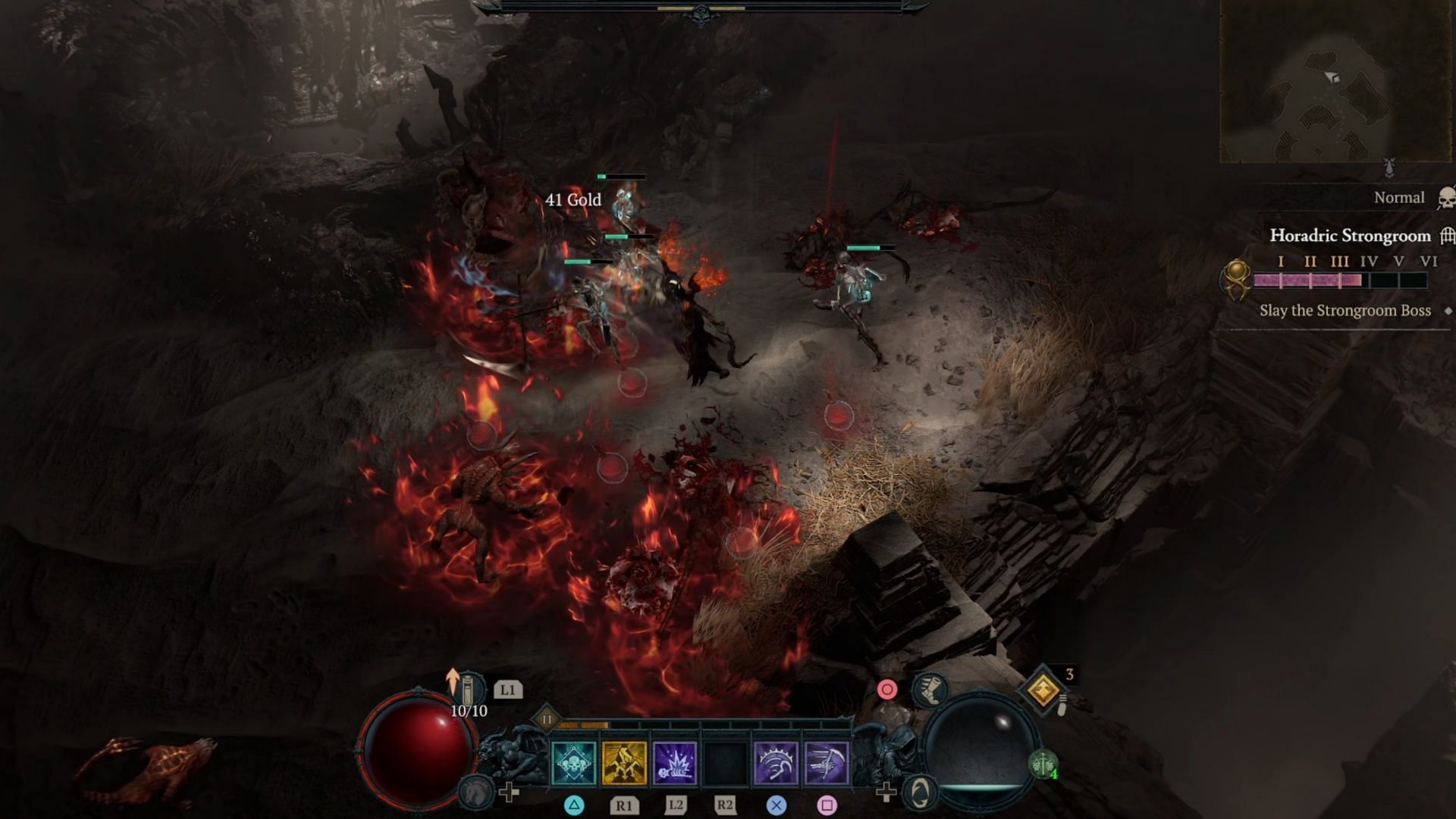
Task: Open the dungeon minimap
Action: click(x=1335, y=81)
